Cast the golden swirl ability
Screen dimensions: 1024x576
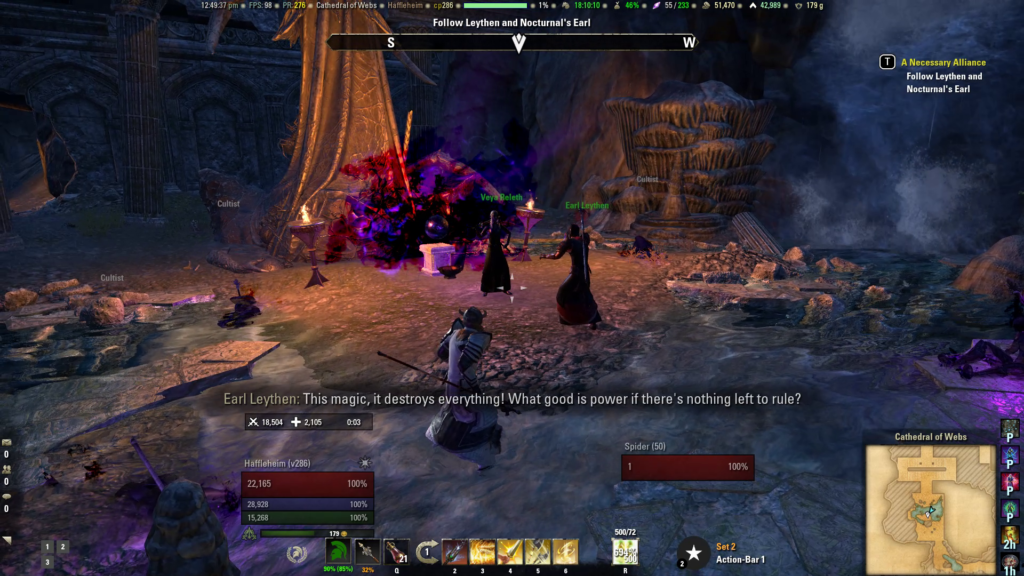[566, 551]
